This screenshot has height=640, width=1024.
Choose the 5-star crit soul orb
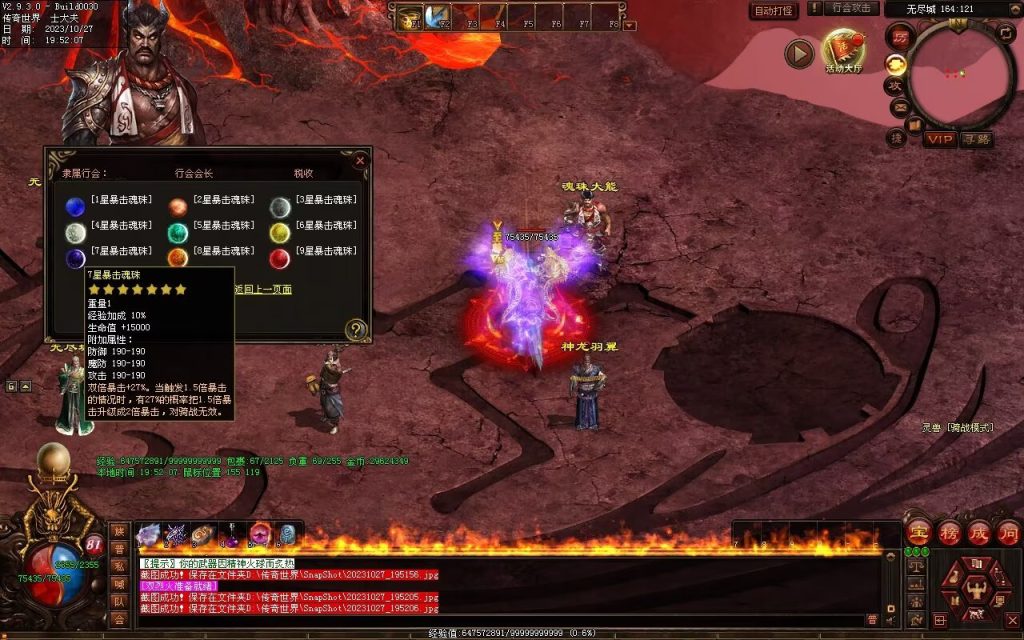(x=177, y=233)
